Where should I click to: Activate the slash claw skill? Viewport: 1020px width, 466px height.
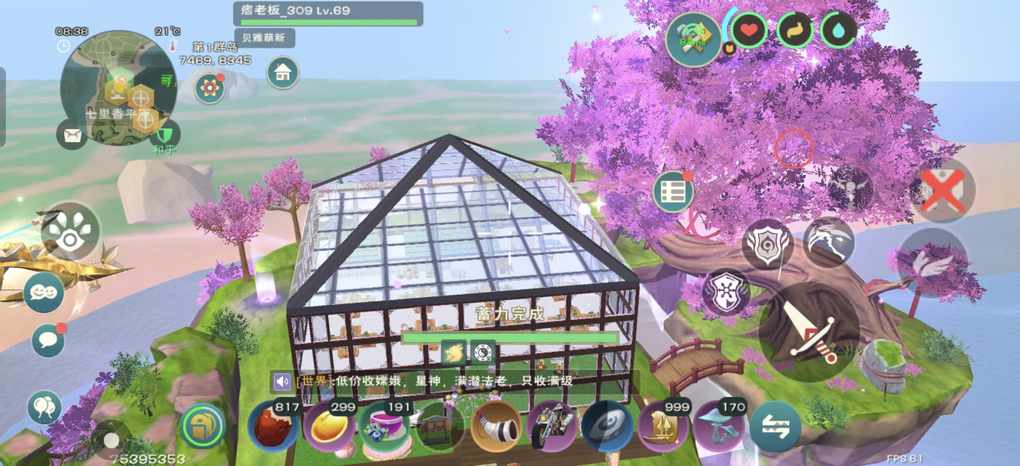pyautogui.click(x=829, y=242)
